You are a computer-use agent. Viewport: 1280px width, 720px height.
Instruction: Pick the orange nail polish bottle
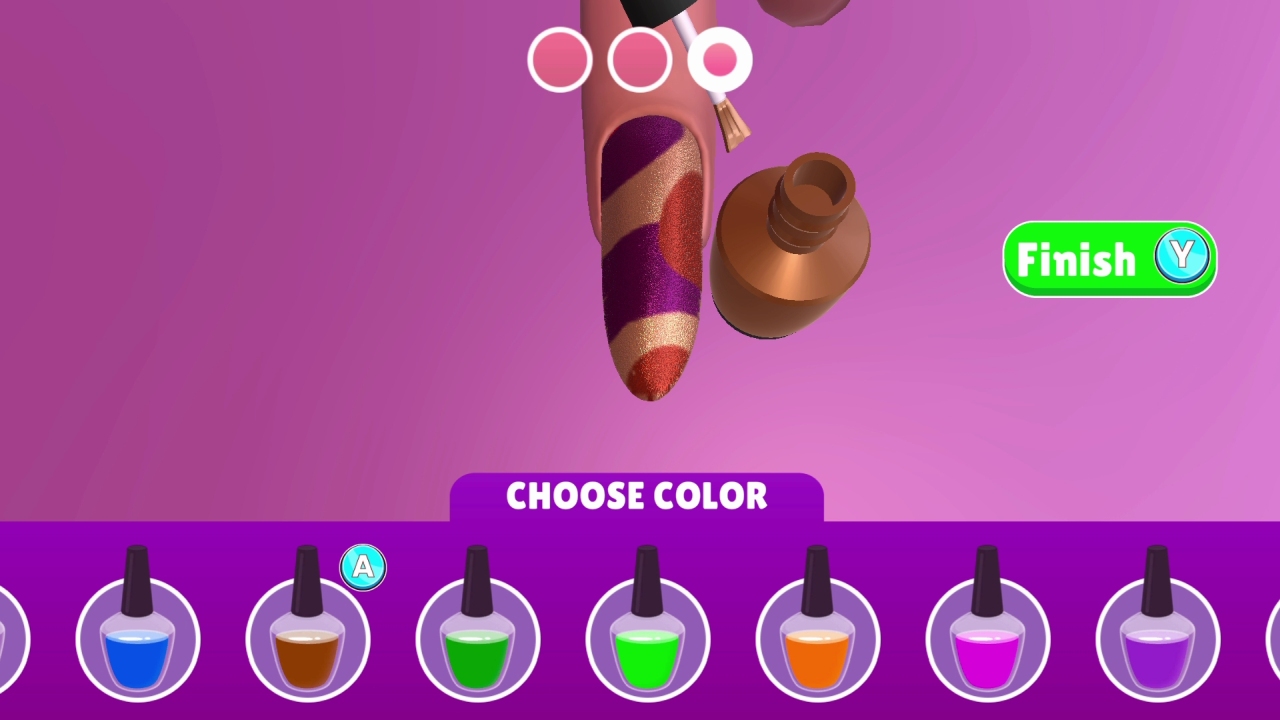pos(817,640)
